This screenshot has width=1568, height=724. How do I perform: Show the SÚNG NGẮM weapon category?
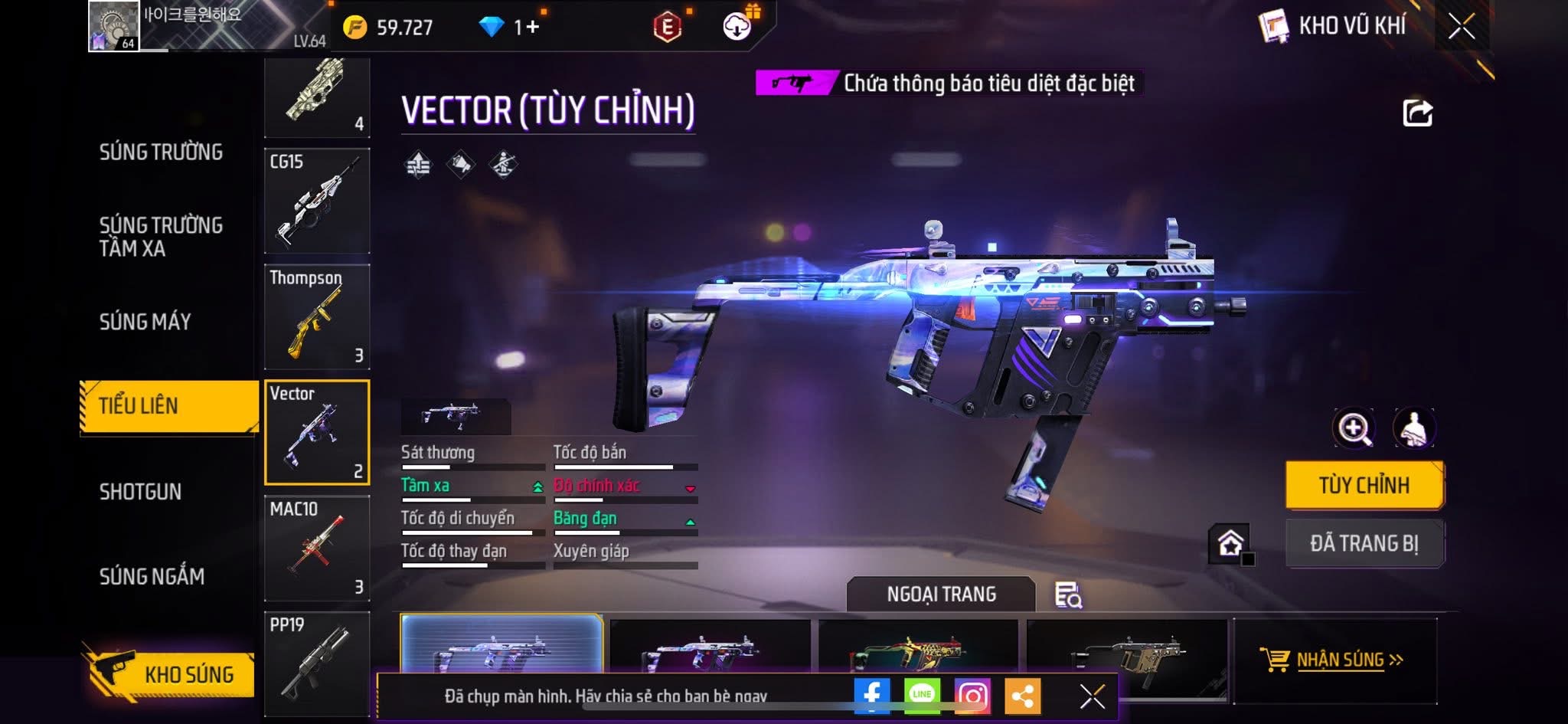click(x=152, y=576)
